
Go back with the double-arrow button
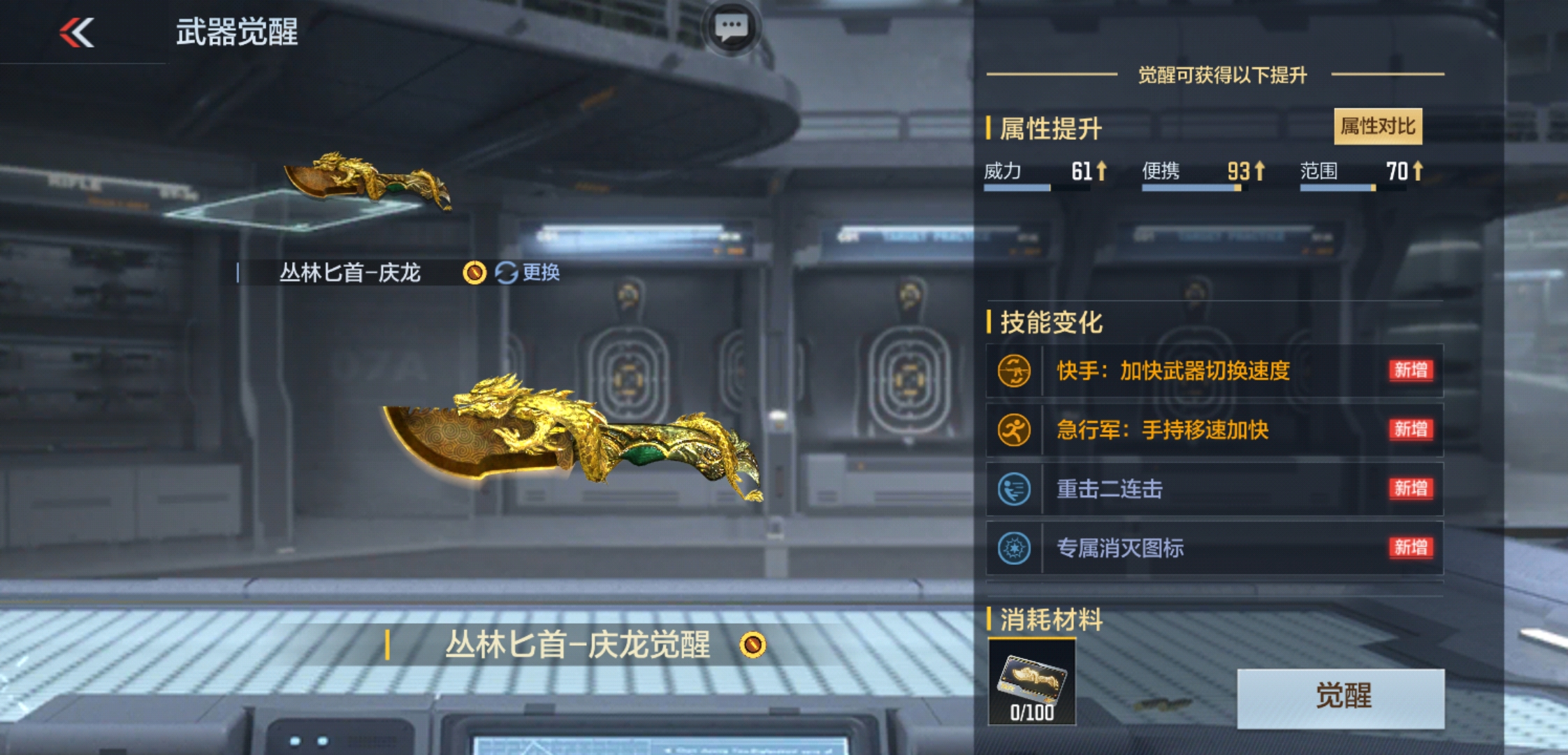[x=77, y=33]
